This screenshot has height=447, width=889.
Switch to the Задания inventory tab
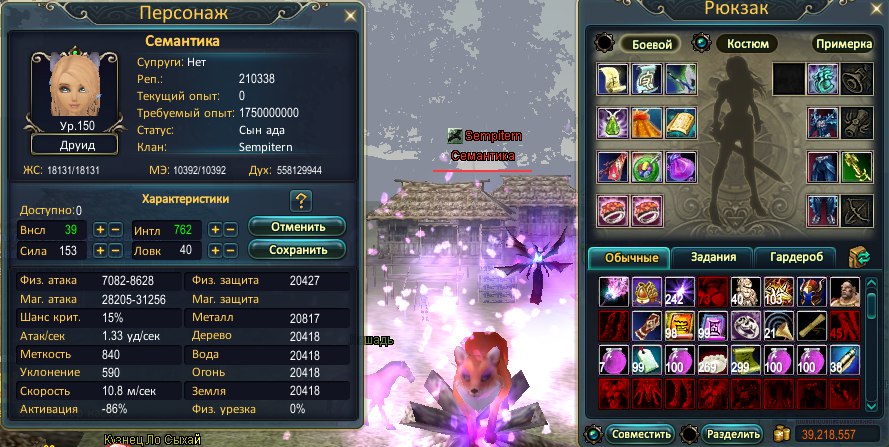(713, 258)
